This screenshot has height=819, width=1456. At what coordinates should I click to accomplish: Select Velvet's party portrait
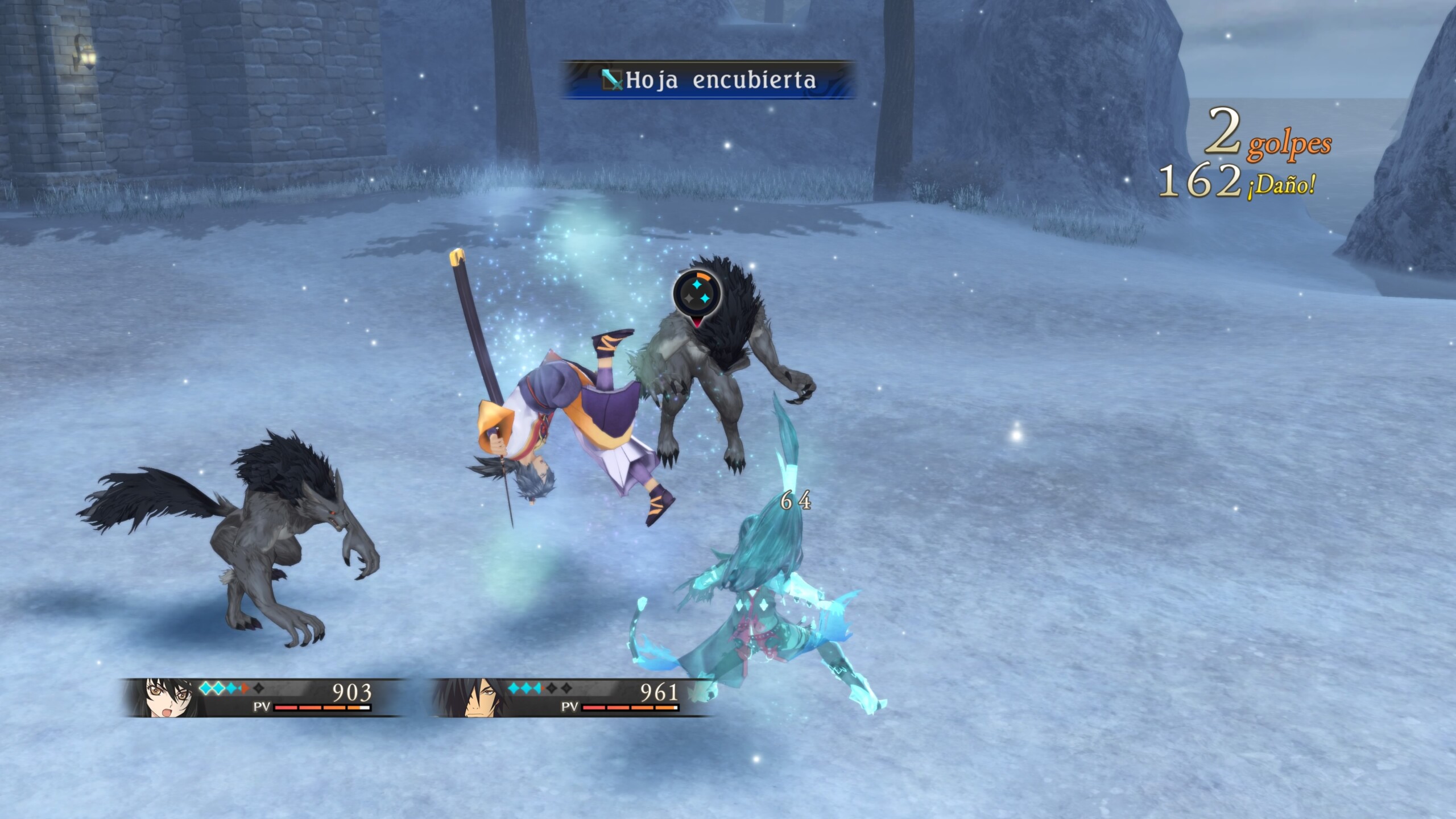164,697
